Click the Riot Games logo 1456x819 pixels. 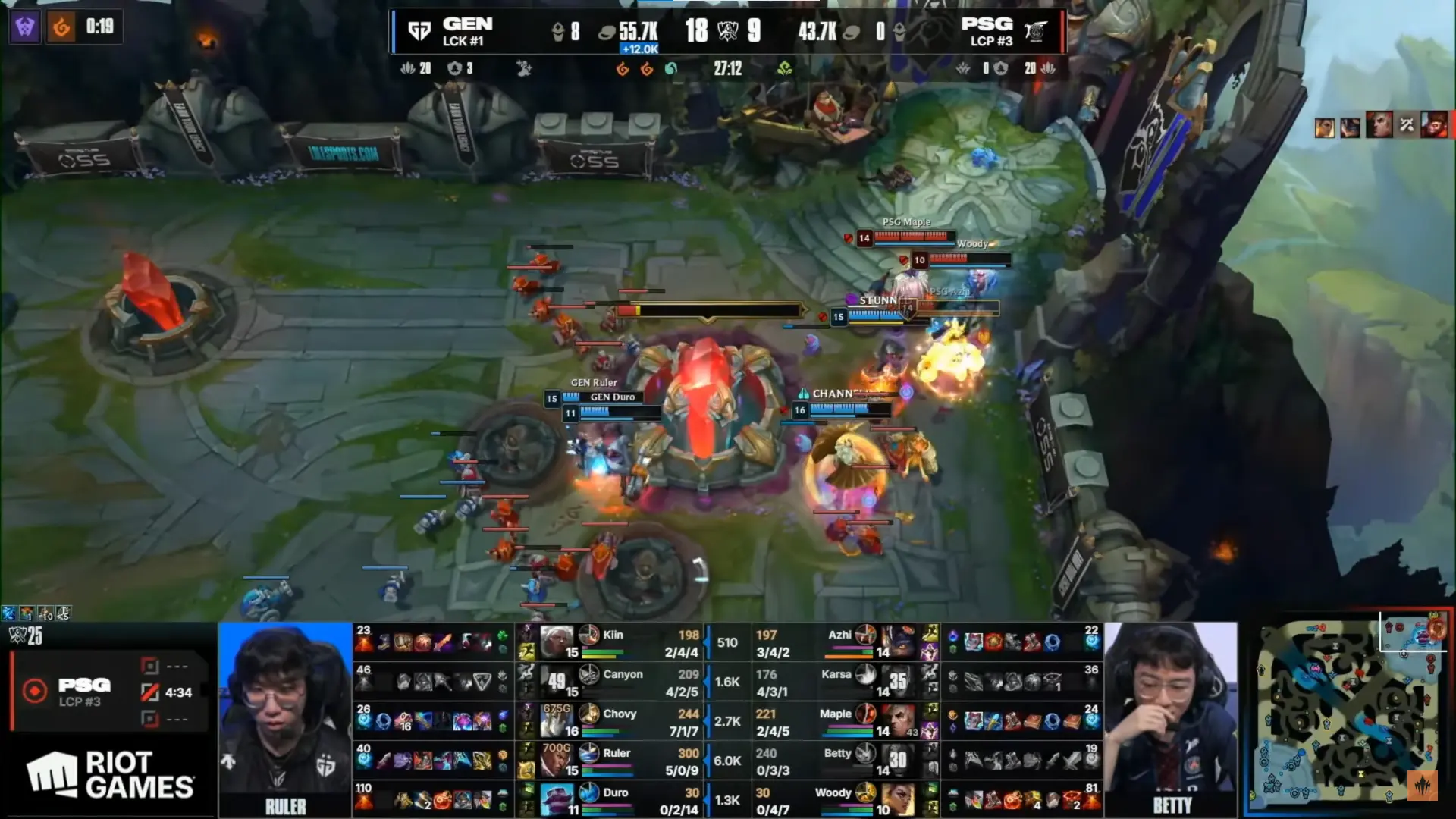coord(111,775)
